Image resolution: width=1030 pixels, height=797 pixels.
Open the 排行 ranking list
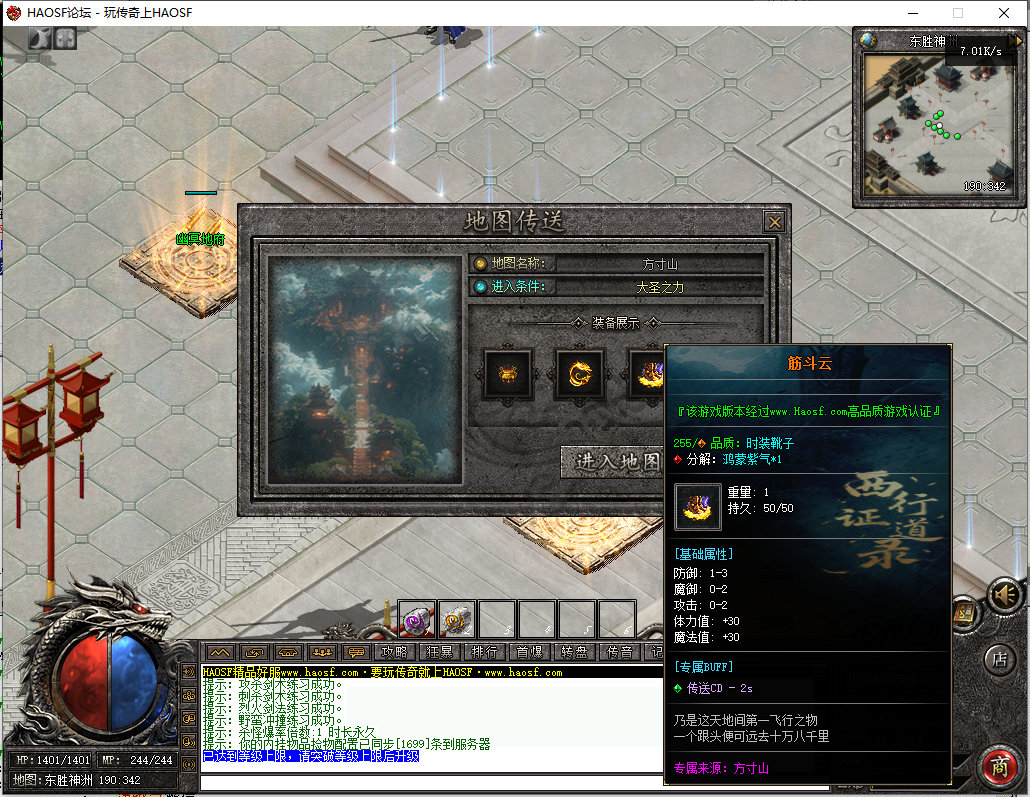coord(485,652)
